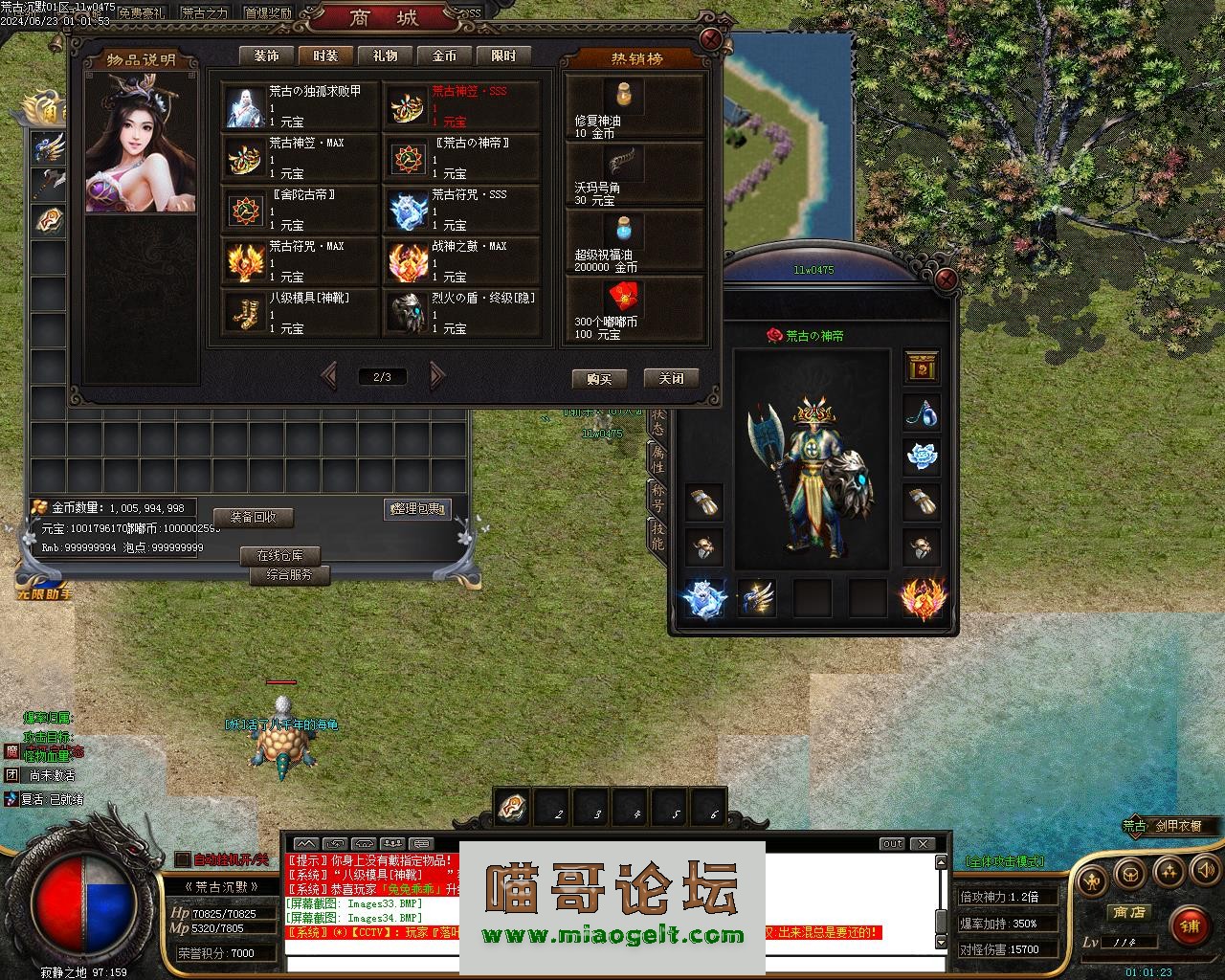Pick 修复神油 from the hot sellers

(x=635, y=107)
